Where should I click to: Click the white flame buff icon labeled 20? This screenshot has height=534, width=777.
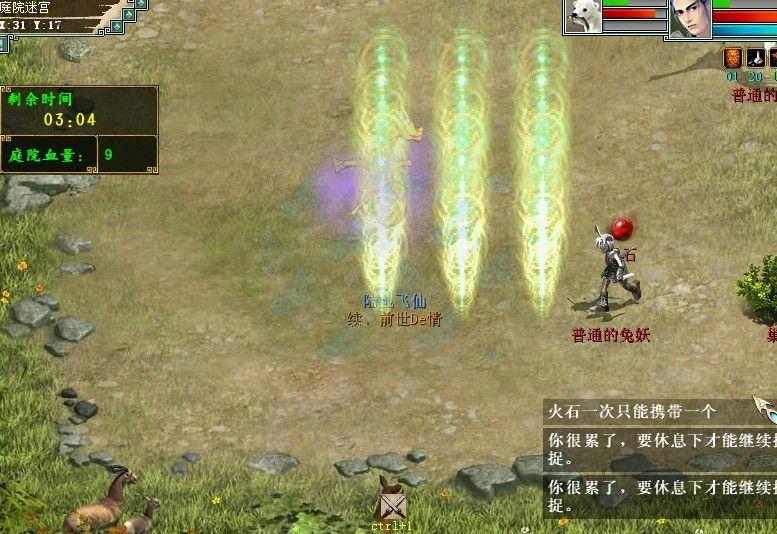757,58
